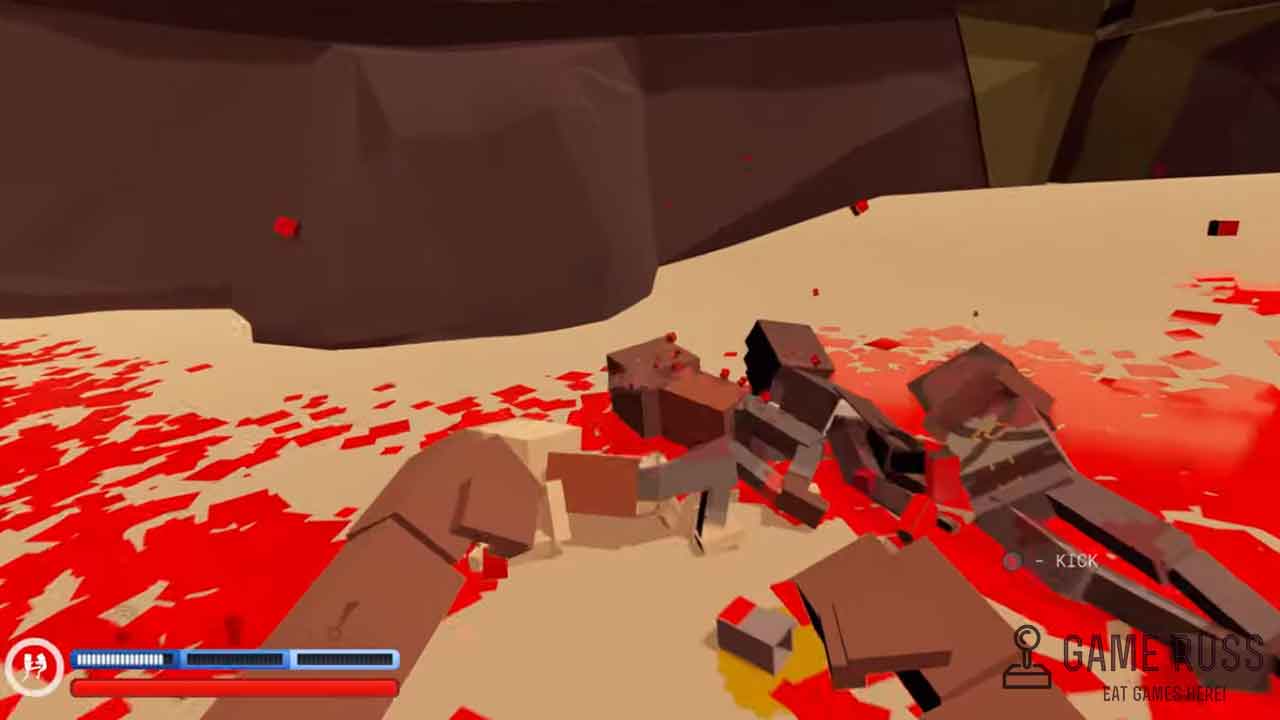The image size is (1280, 720).
Task: Click the Game Russ joystick watermark logo
Action: [1027, 657]
